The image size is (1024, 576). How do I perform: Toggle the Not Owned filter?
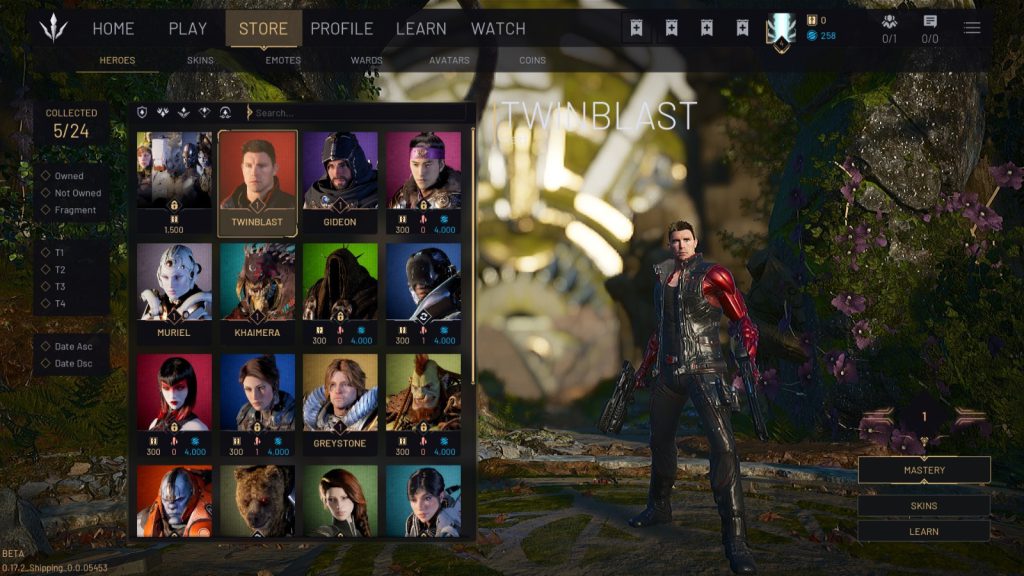click(77, 193)
